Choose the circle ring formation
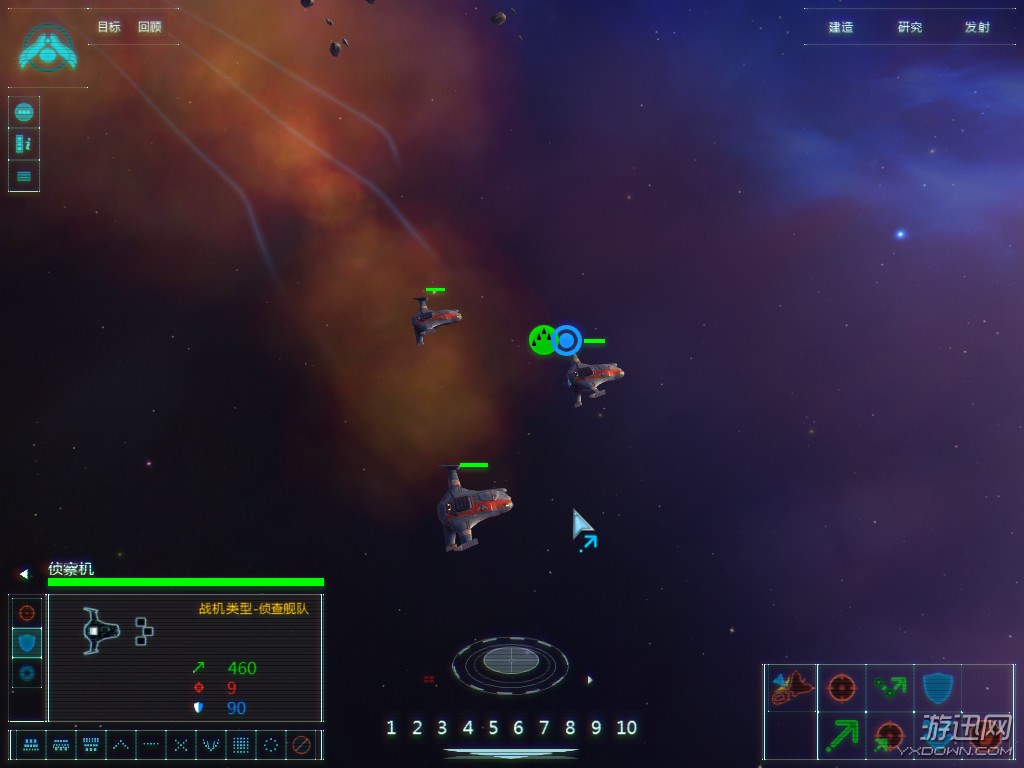The width and height of the screenshot is (1024, 768). tap(270, 745)
